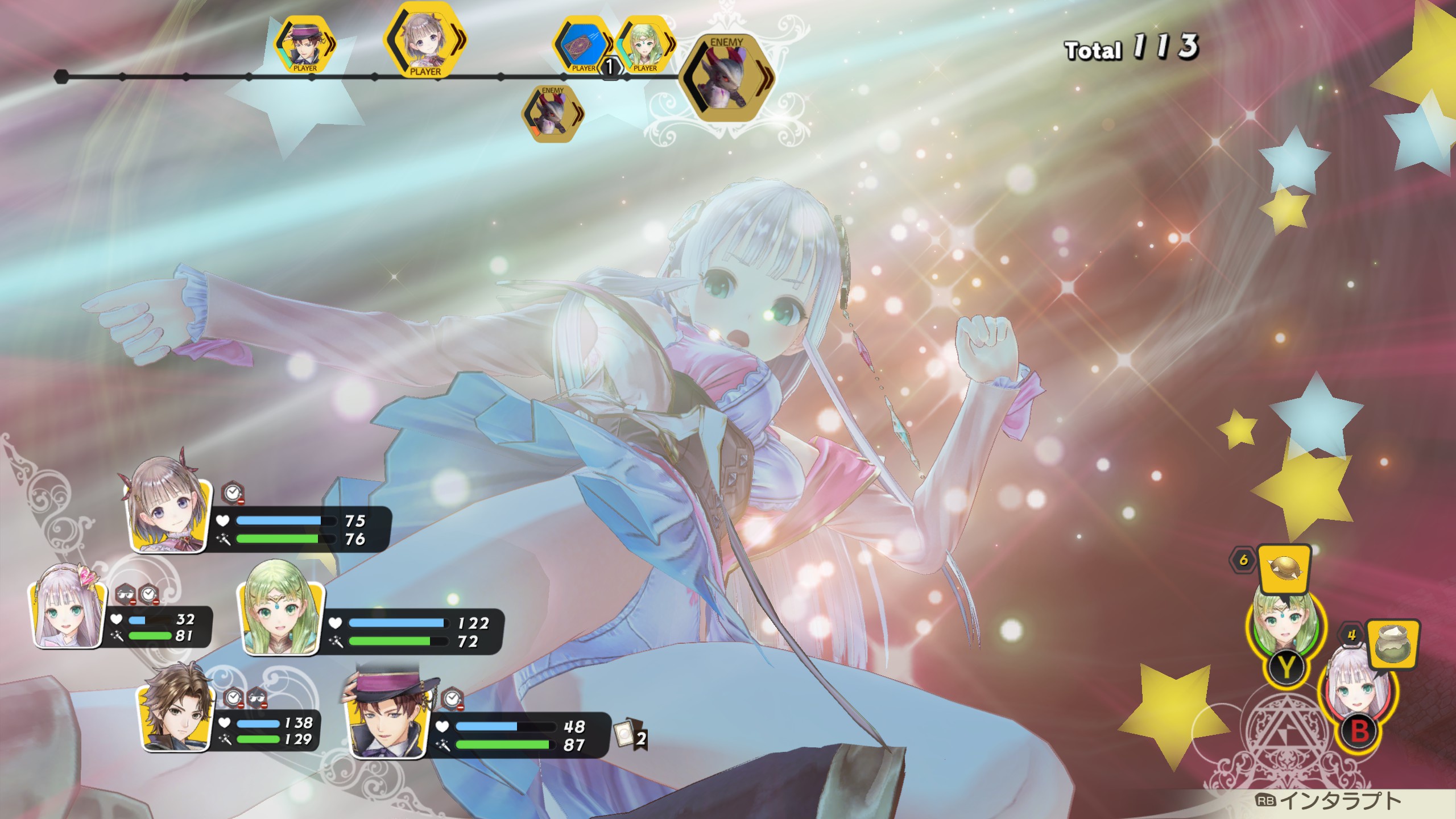Click the green-haired girl's turn icon on the timeline
This screenshot has width=1456, height=819.
(x=645, y=45)
